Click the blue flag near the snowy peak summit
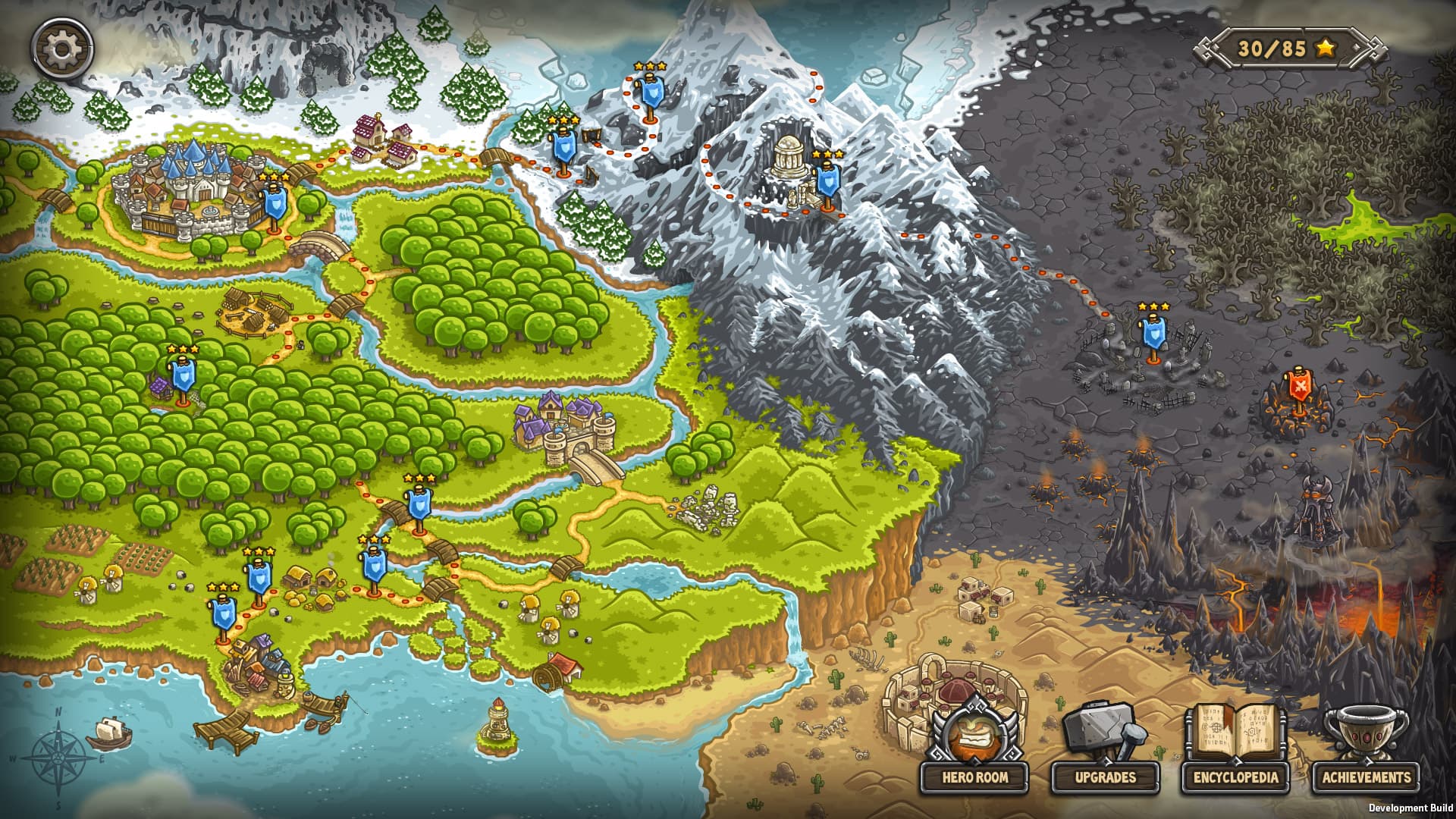 click(652, 91)
